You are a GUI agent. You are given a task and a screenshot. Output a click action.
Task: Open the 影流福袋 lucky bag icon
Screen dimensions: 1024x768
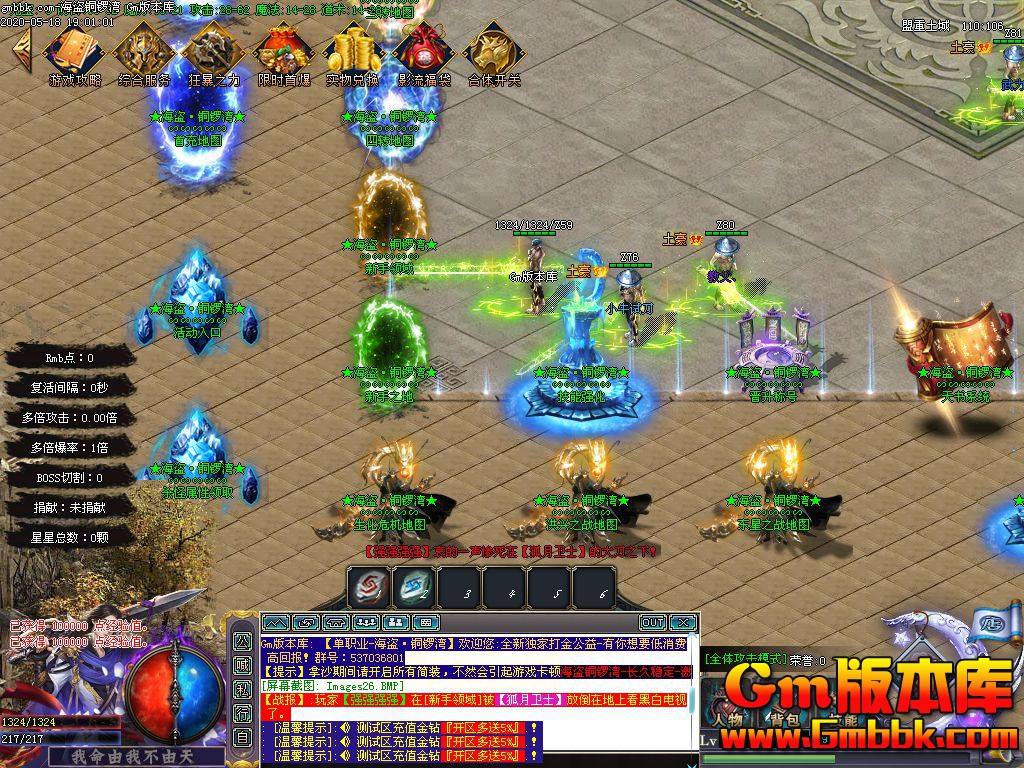tap(423, 50)
